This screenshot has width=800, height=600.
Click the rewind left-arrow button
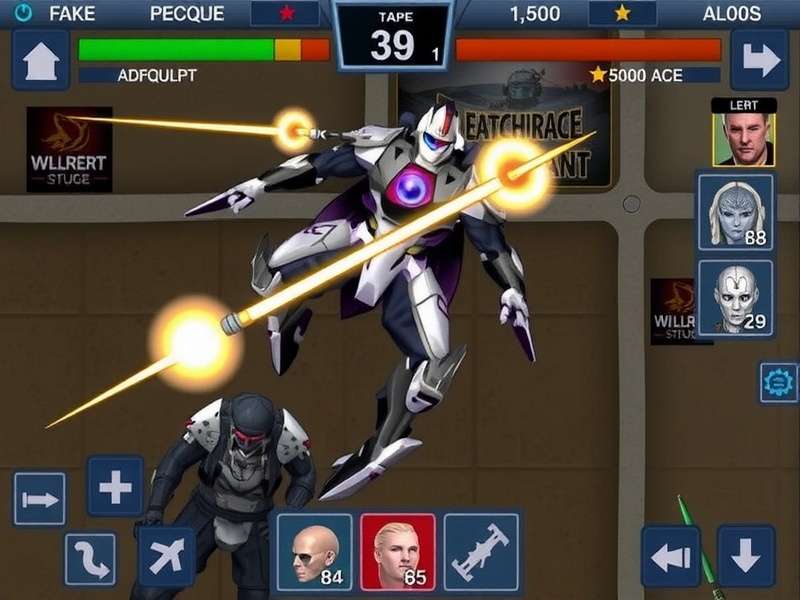tap(670, 556)
